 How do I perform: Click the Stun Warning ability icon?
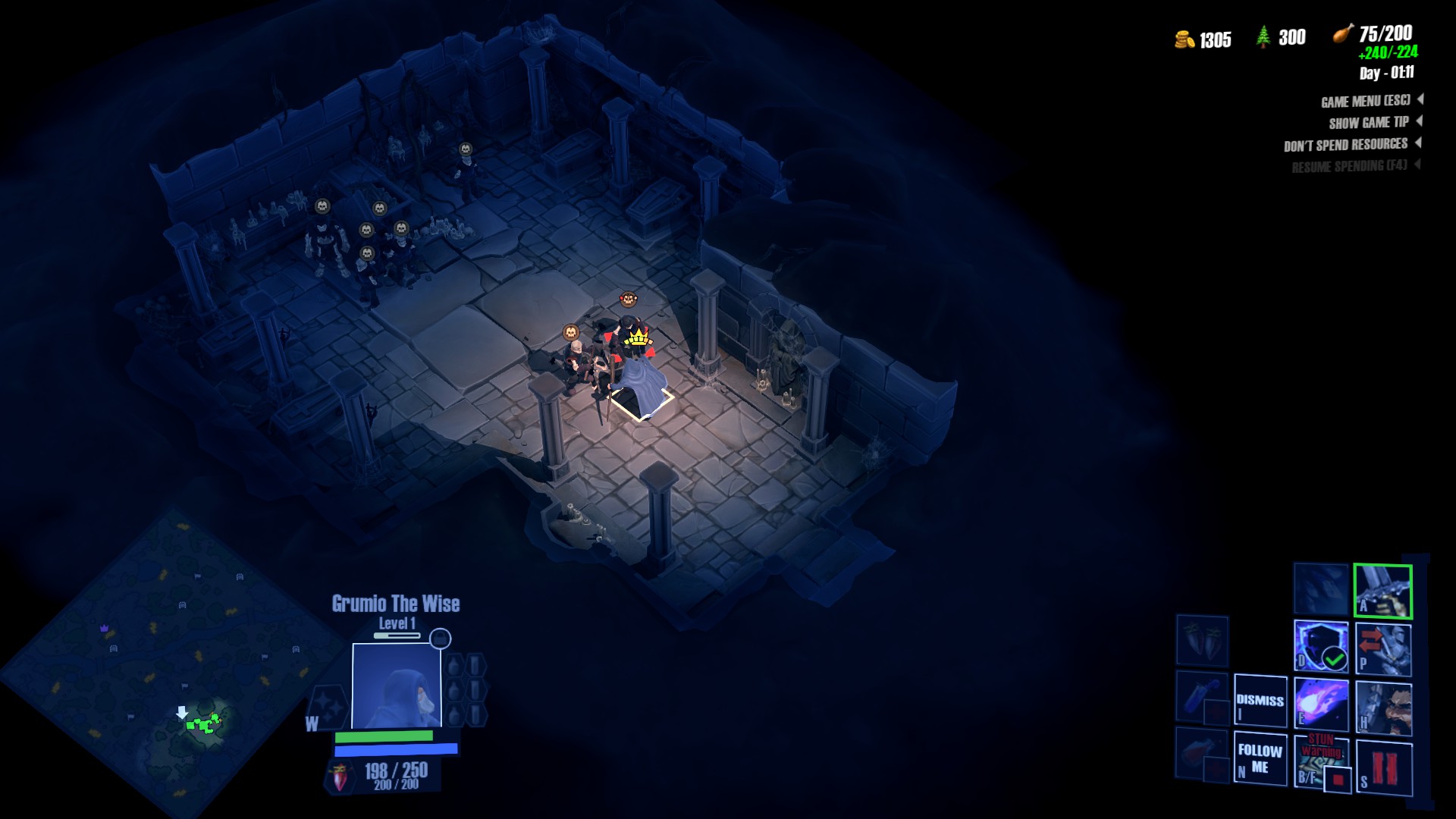(x=1320, y=759)
